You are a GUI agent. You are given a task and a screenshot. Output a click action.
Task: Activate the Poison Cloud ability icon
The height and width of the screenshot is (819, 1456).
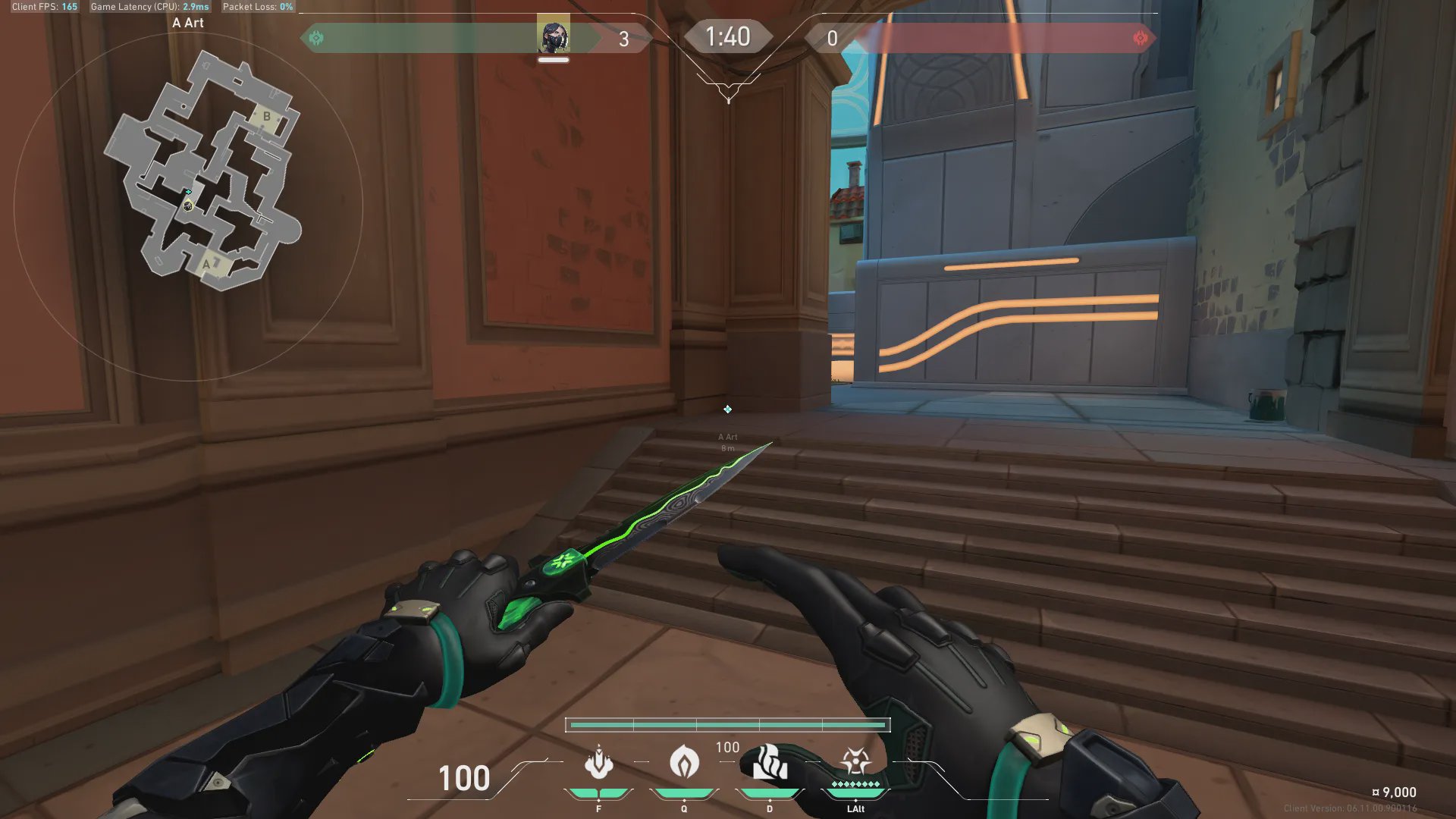[684, 762]
